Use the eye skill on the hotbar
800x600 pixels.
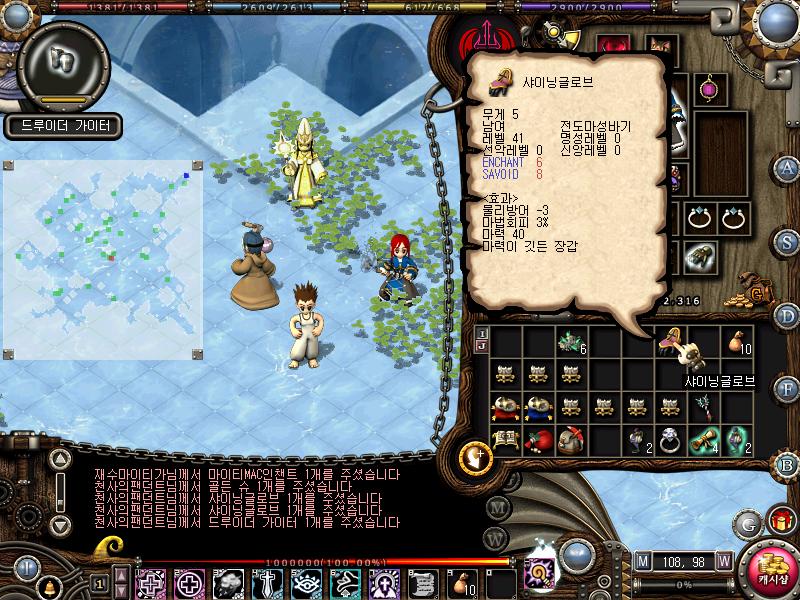point(306,582)
